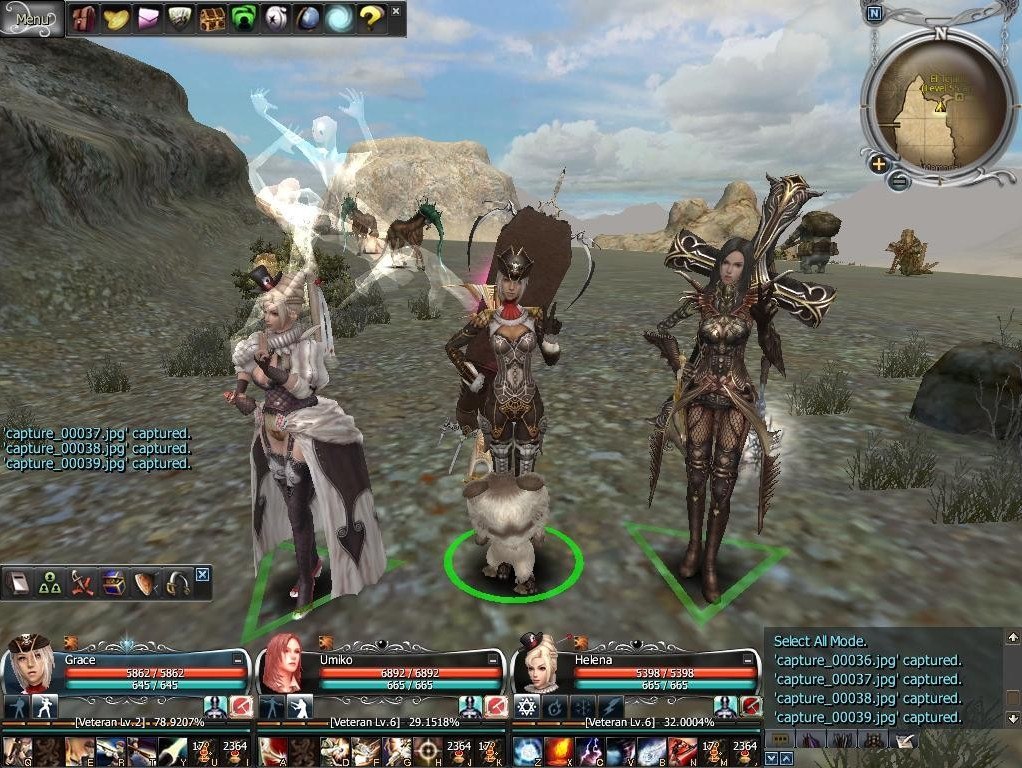Select the yellow question mark help icon

371,18
